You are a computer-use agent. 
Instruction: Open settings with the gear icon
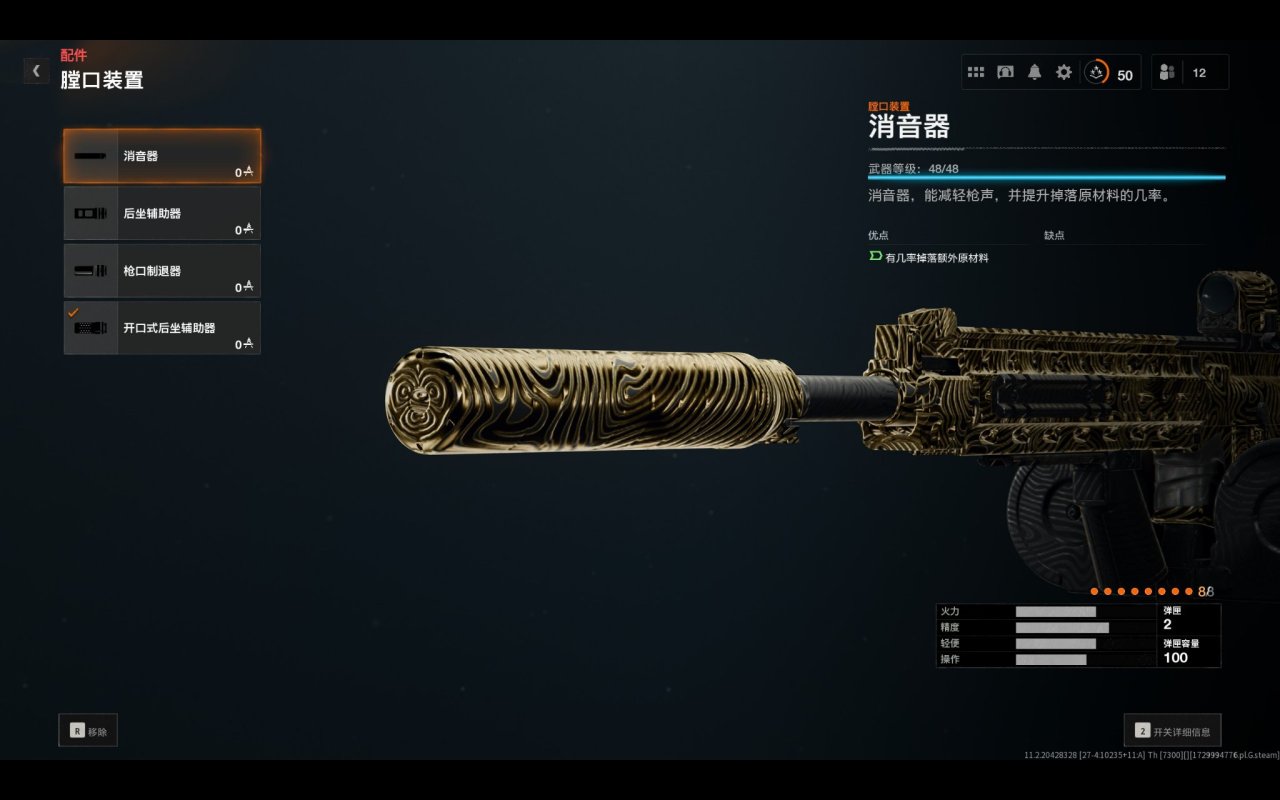click(1064, 72)
